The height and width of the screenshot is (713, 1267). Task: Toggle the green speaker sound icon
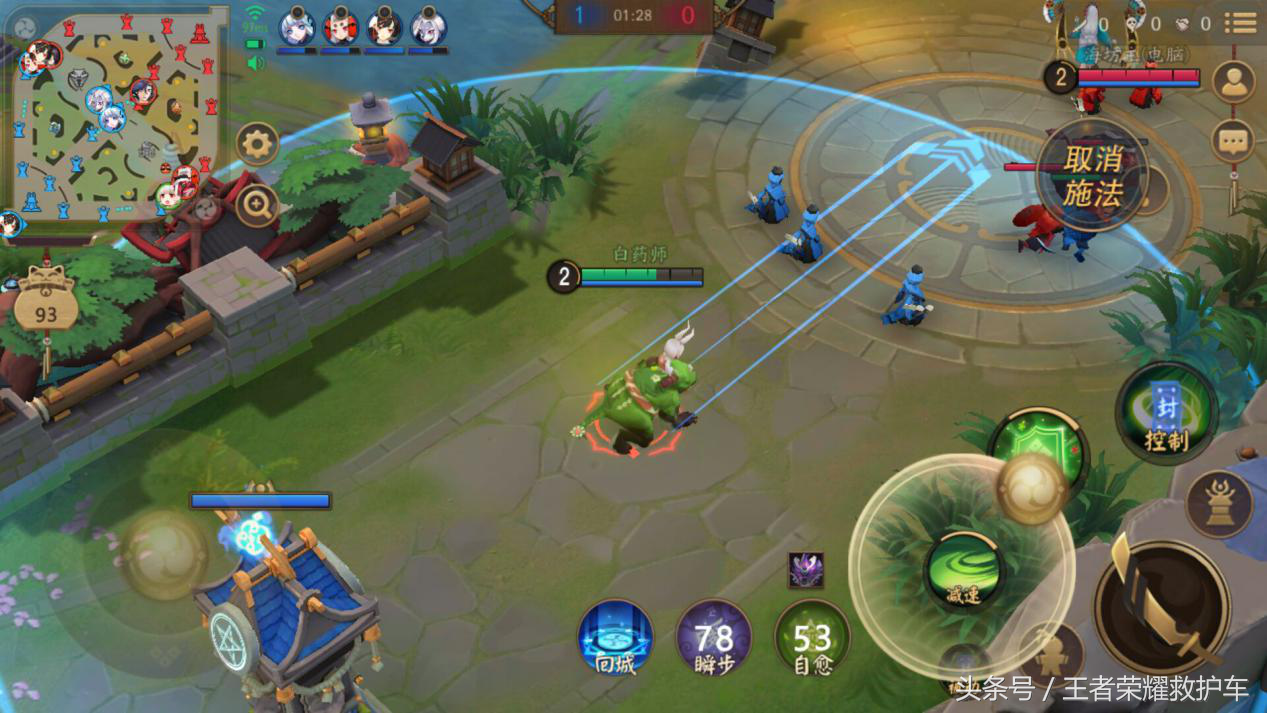pyautogui.click(x=256, y=63)
